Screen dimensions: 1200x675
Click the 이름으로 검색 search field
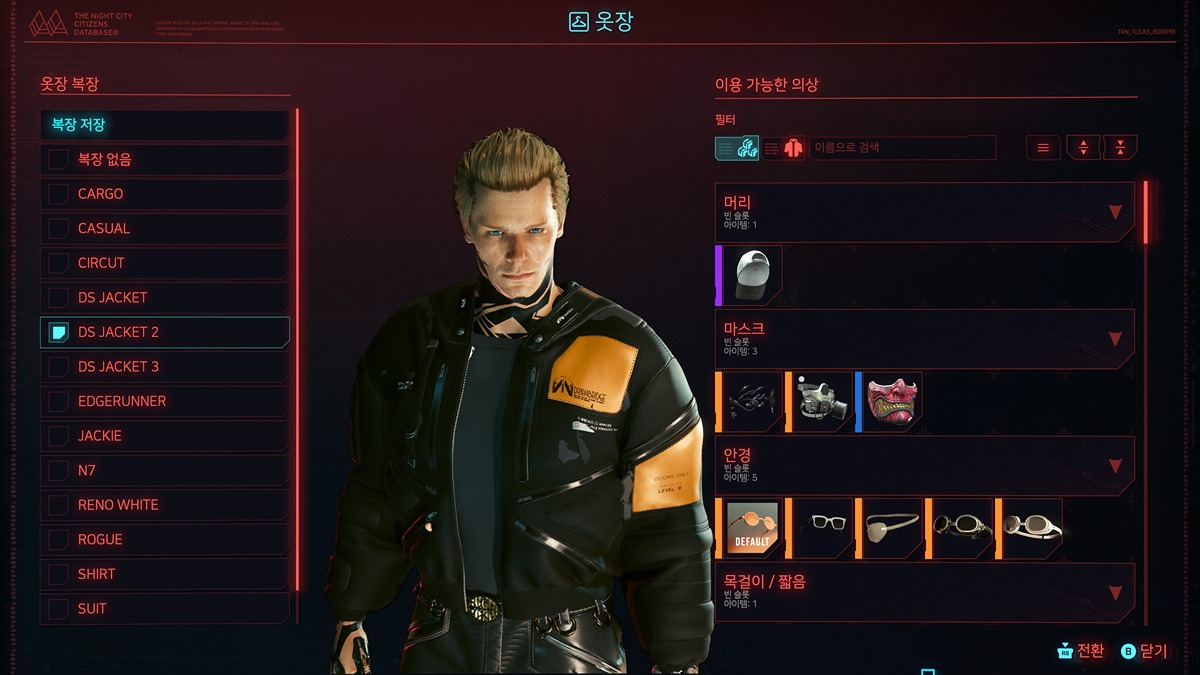pos(902,148)
